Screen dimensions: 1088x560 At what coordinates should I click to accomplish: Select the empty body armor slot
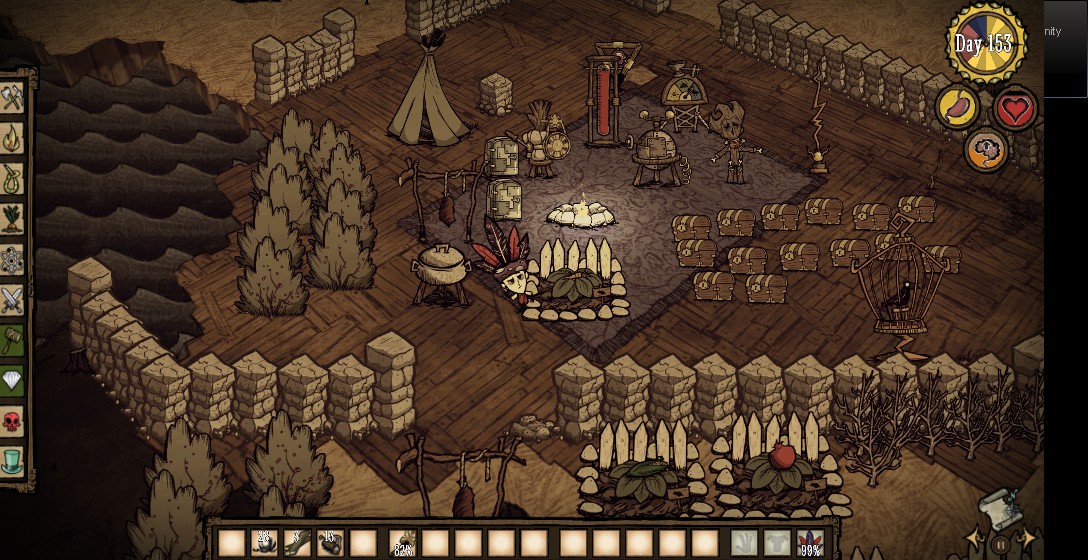coord(777,543)
